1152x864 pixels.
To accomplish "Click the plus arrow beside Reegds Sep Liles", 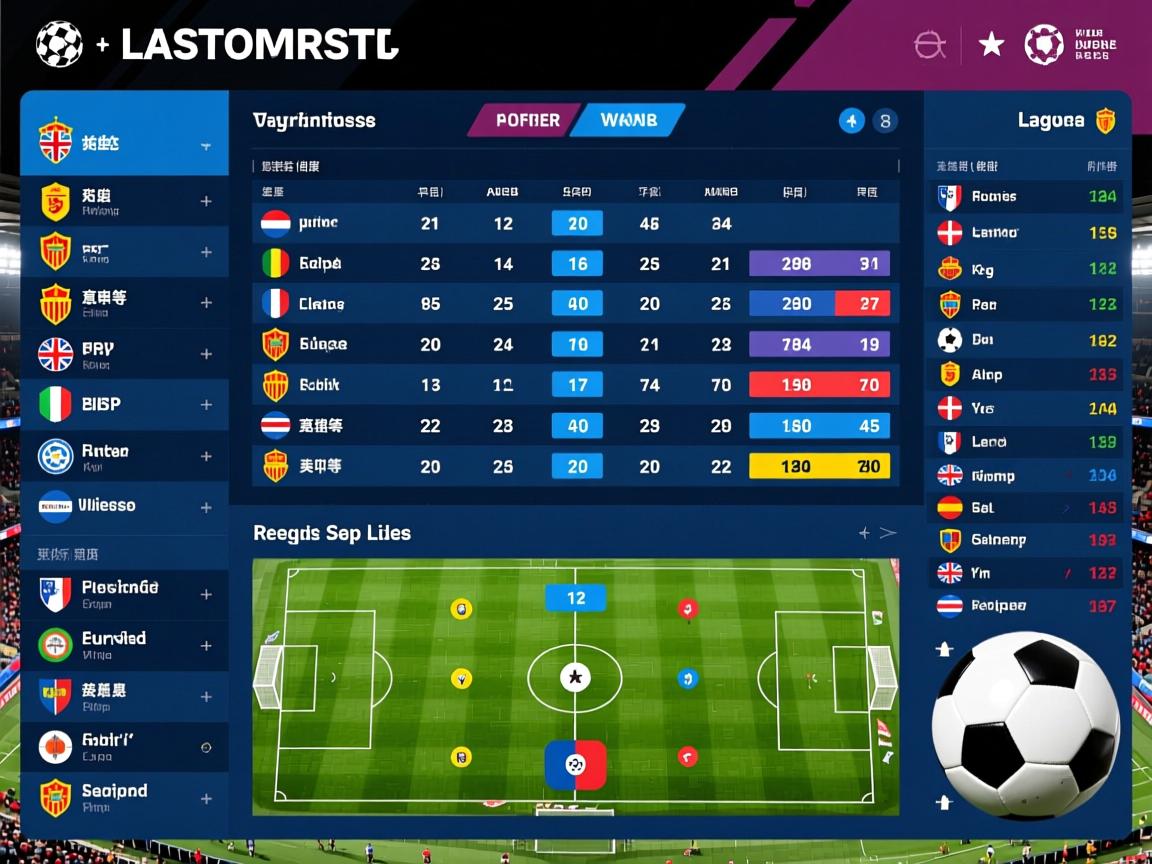I will pos(864,533).
